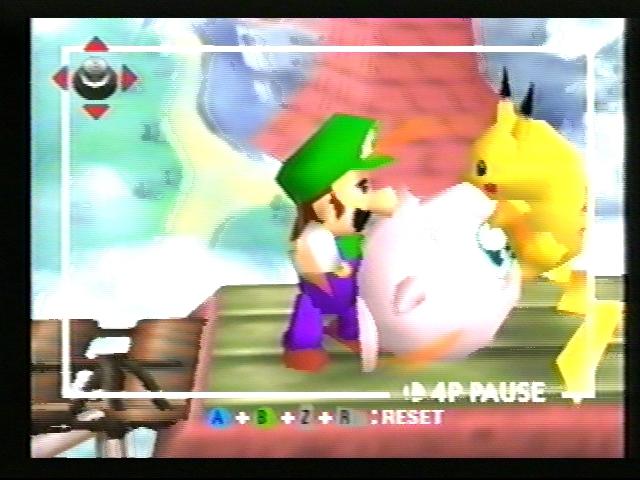Select the red up arrow on camera control
This screenshot has height=480, width=640.
pos(96,45)
